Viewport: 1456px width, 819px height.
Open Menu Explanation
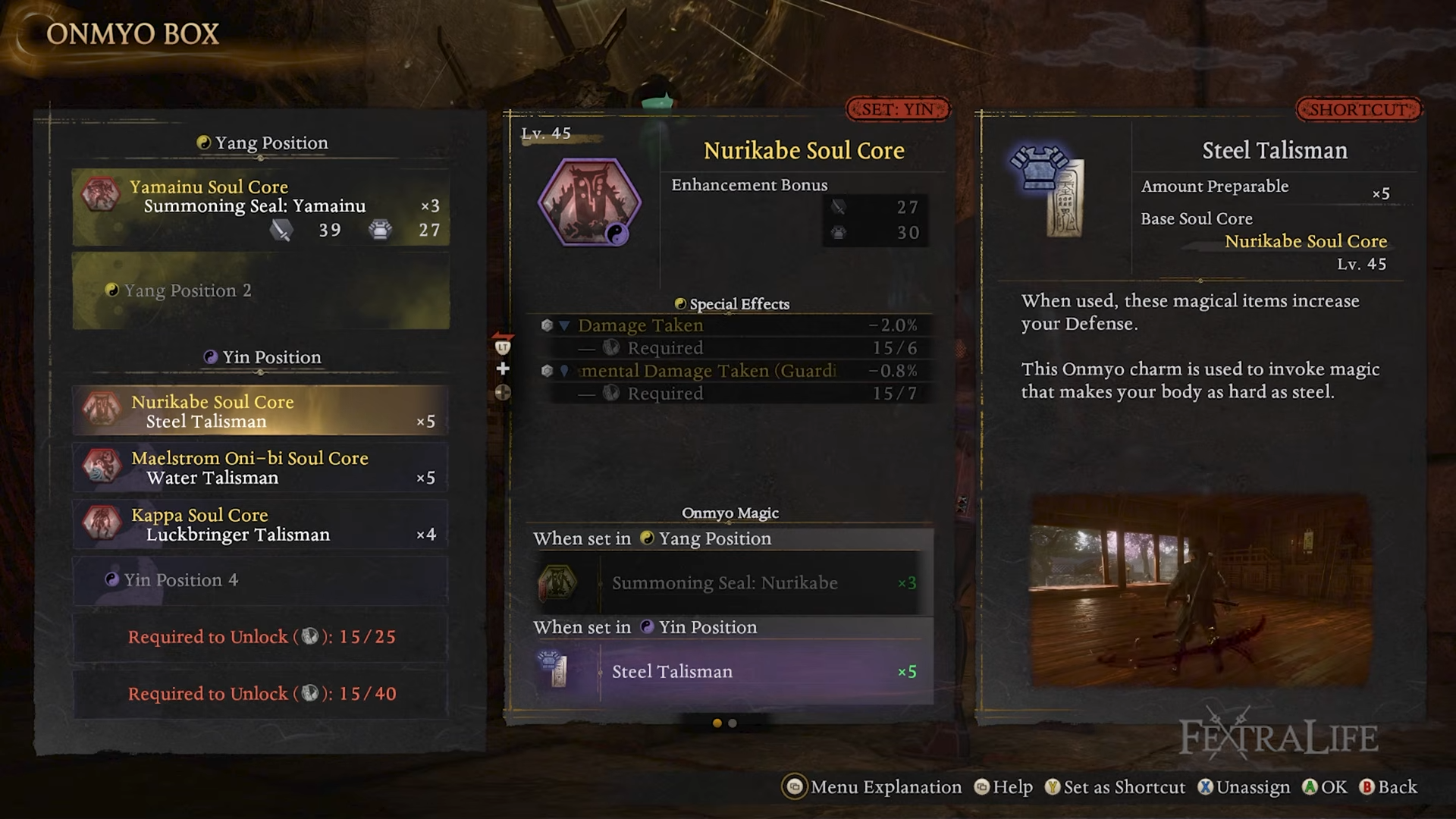click(x=872, y=787)
